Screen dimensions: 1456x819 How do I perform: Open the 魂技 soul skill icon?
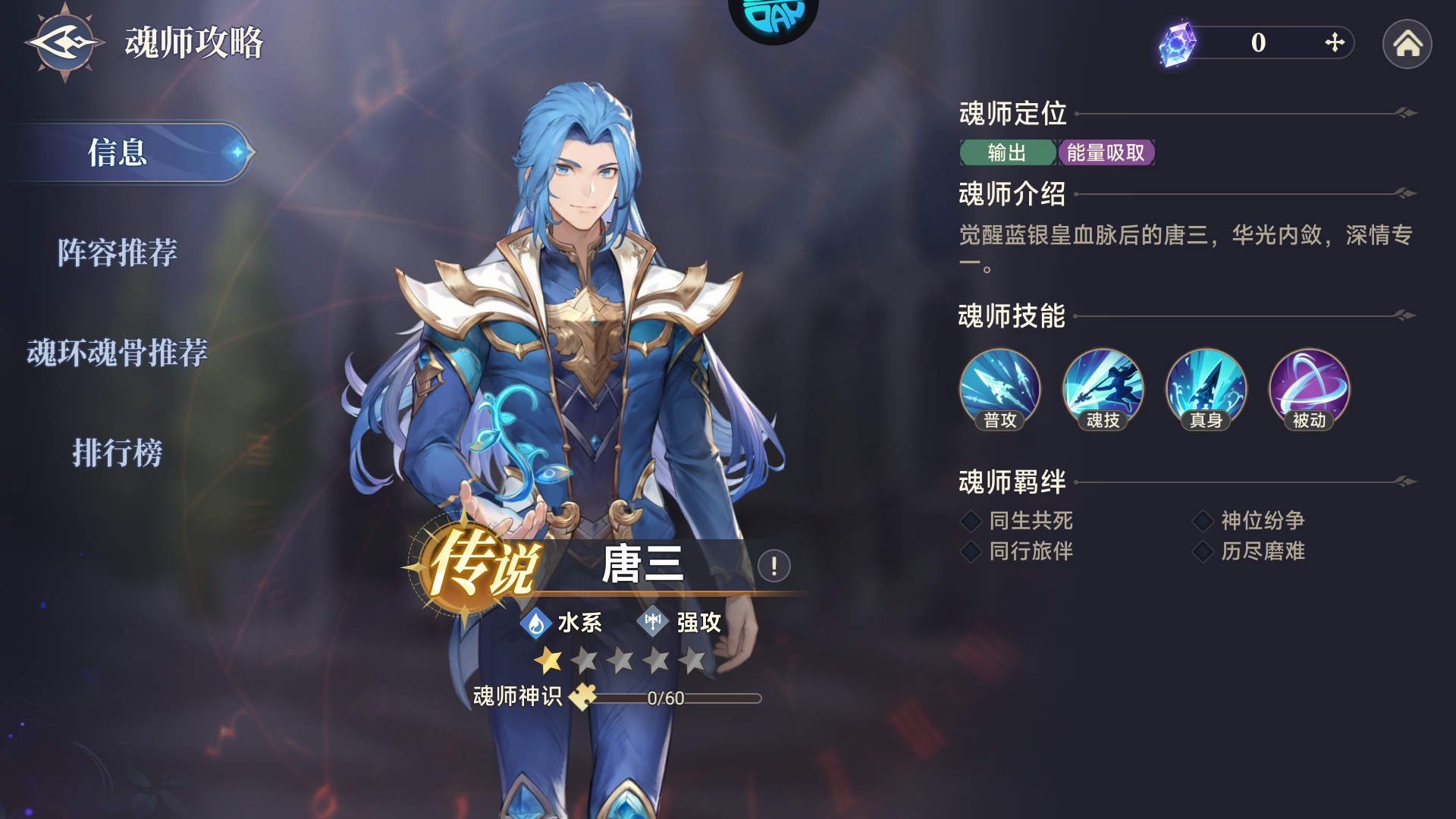pyautogui.click(x=1103, y=388)
